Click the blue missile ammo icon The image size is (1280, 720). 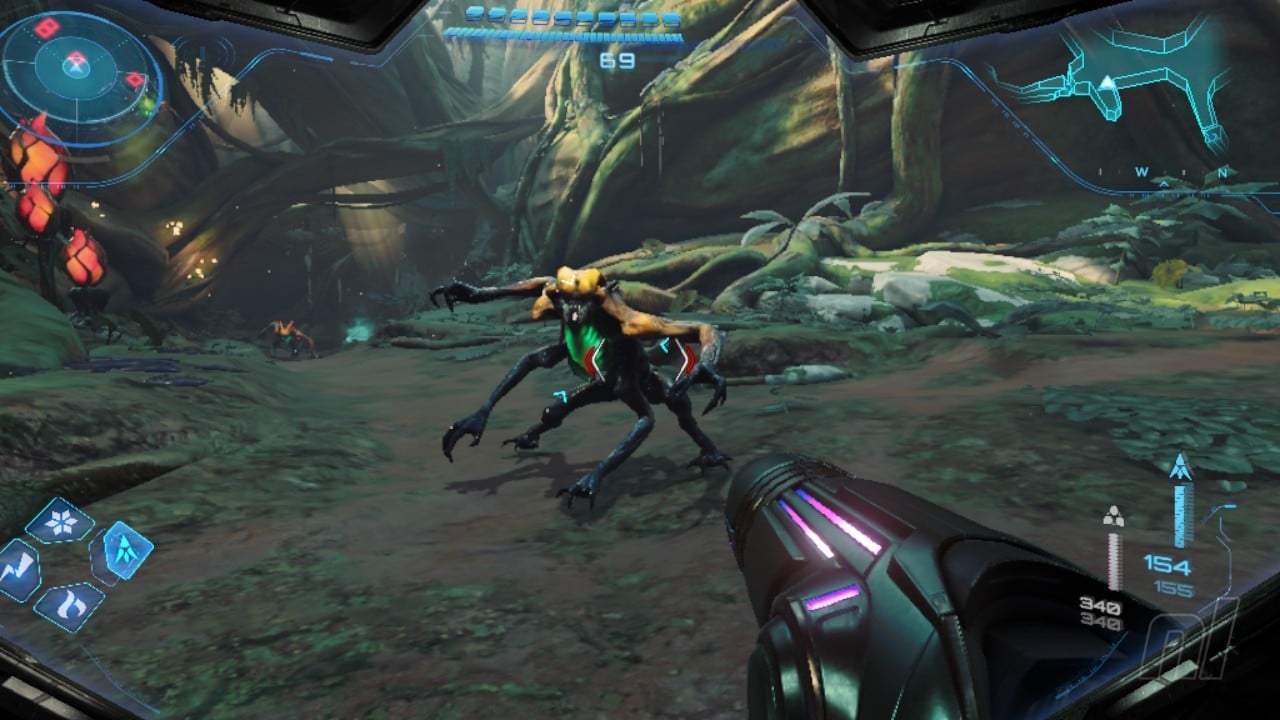coord(1182,467)
